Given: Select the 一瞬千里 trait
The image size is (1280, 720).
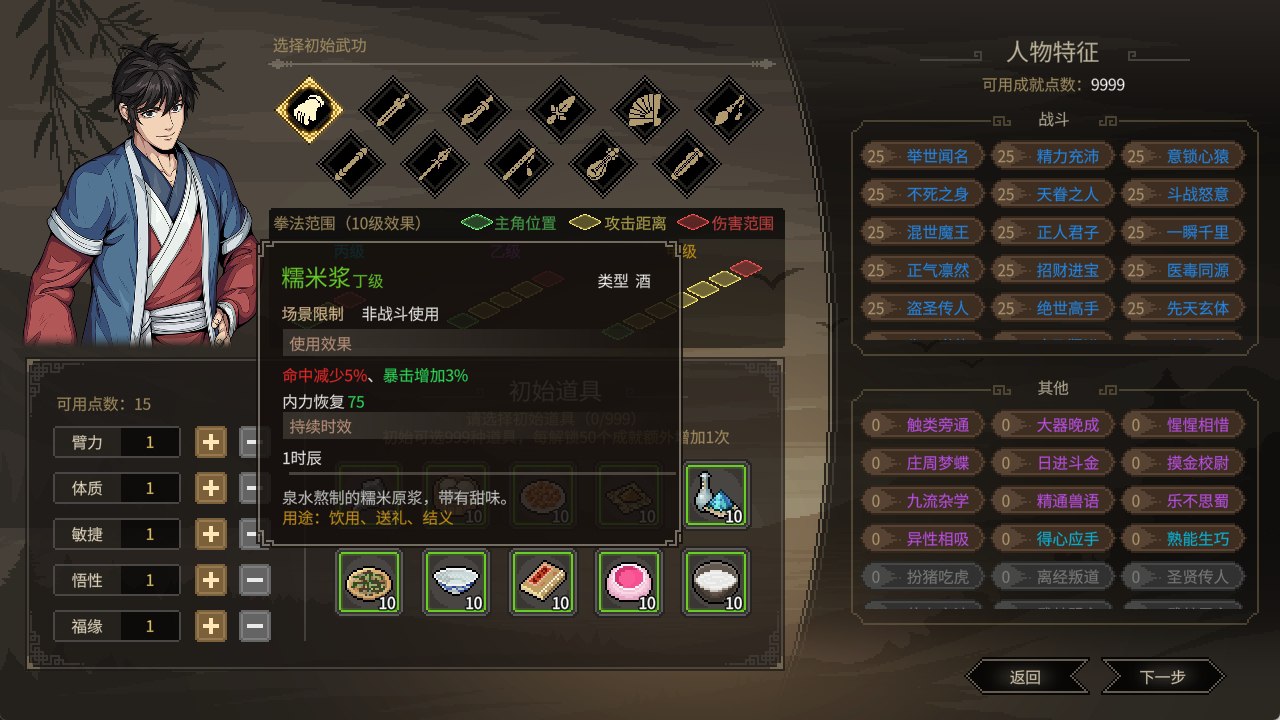Looking at the screenshot, I should 1182,232.
